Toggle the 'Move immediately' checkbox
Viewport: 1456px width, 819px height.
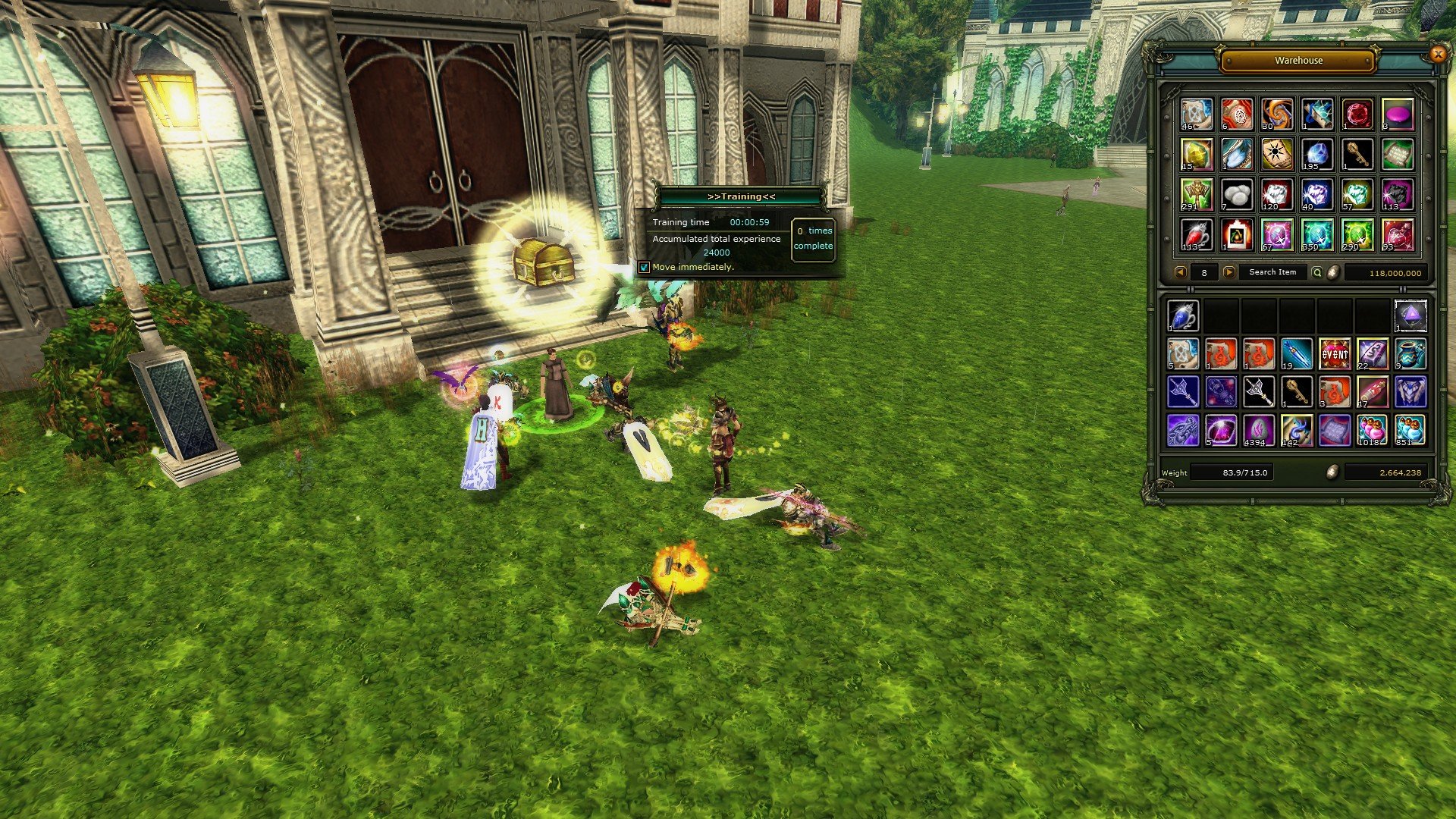coord(645,267)
